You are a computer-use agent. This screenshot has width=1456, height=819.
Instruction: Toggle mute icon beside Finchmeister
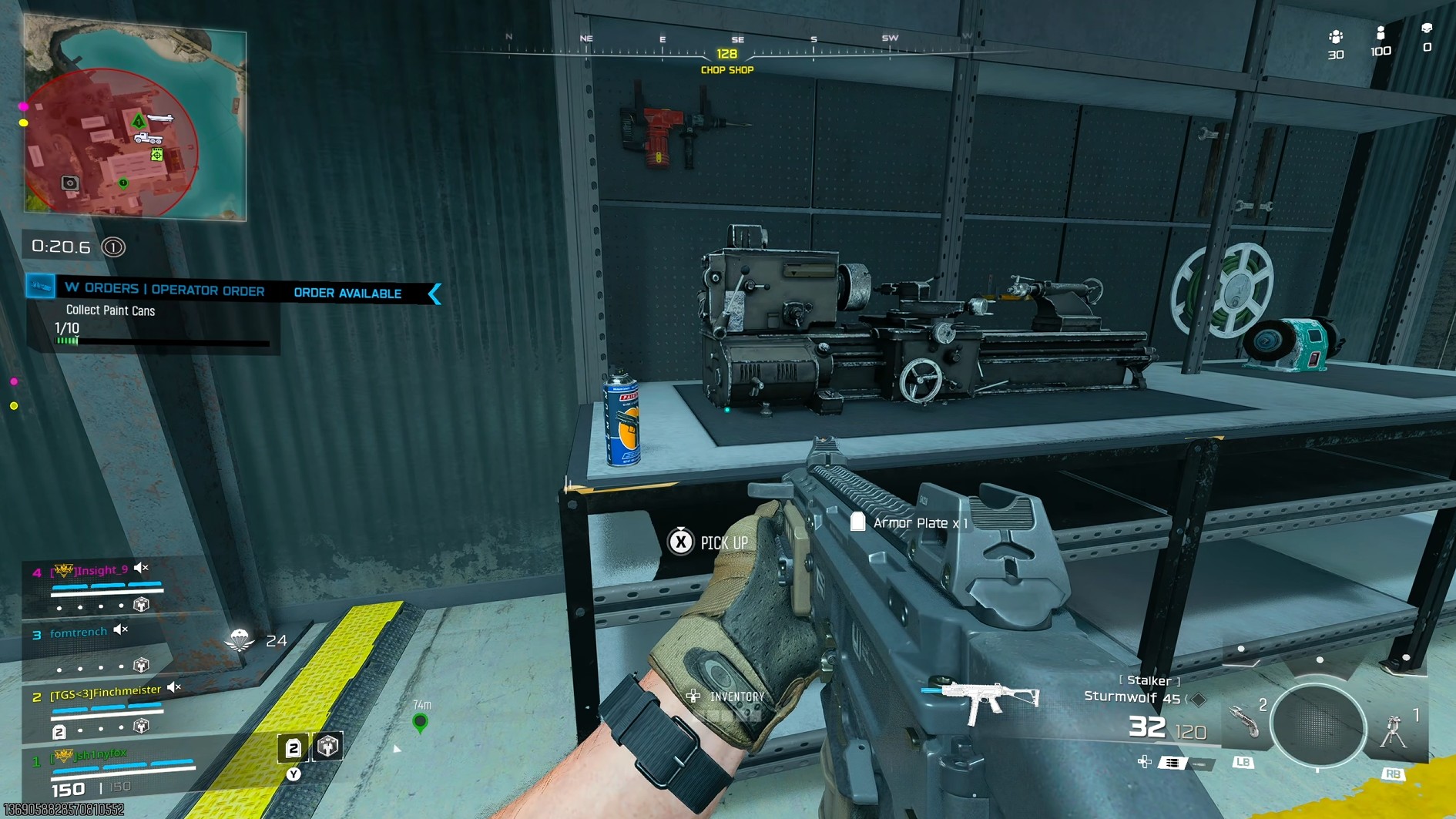174,687
